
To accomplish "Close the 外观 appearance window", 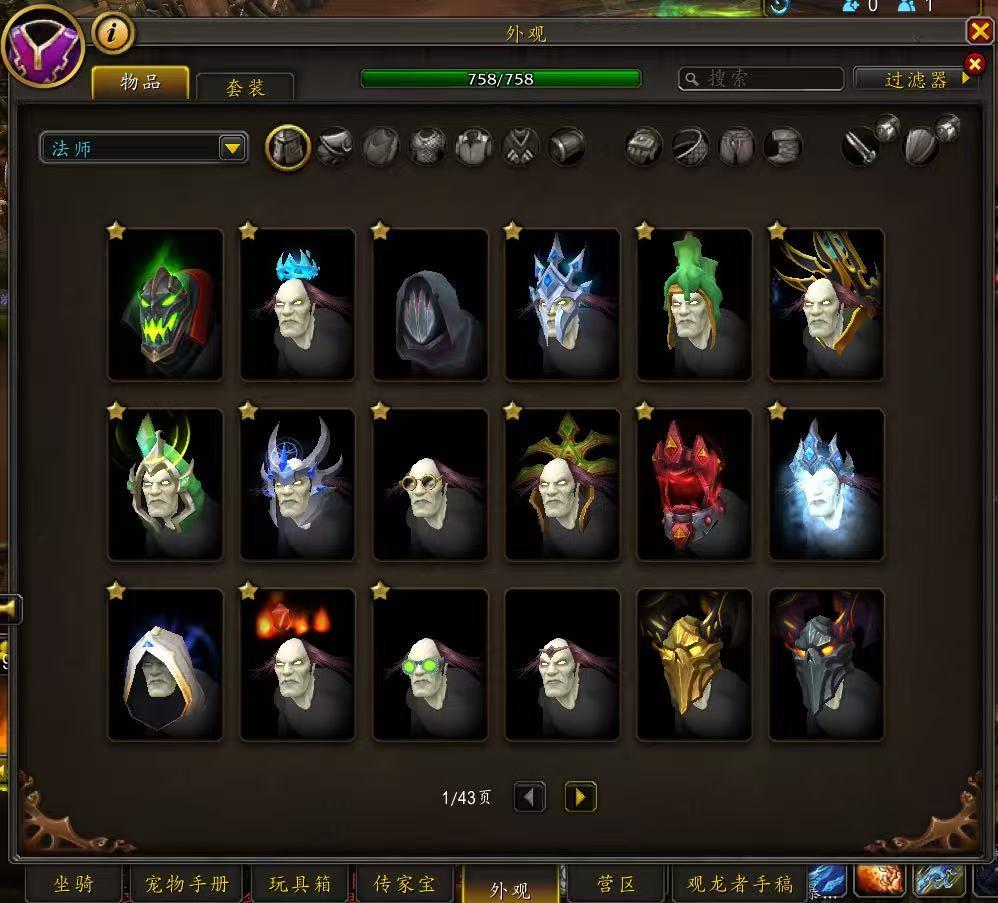I will tap(979, 32).
